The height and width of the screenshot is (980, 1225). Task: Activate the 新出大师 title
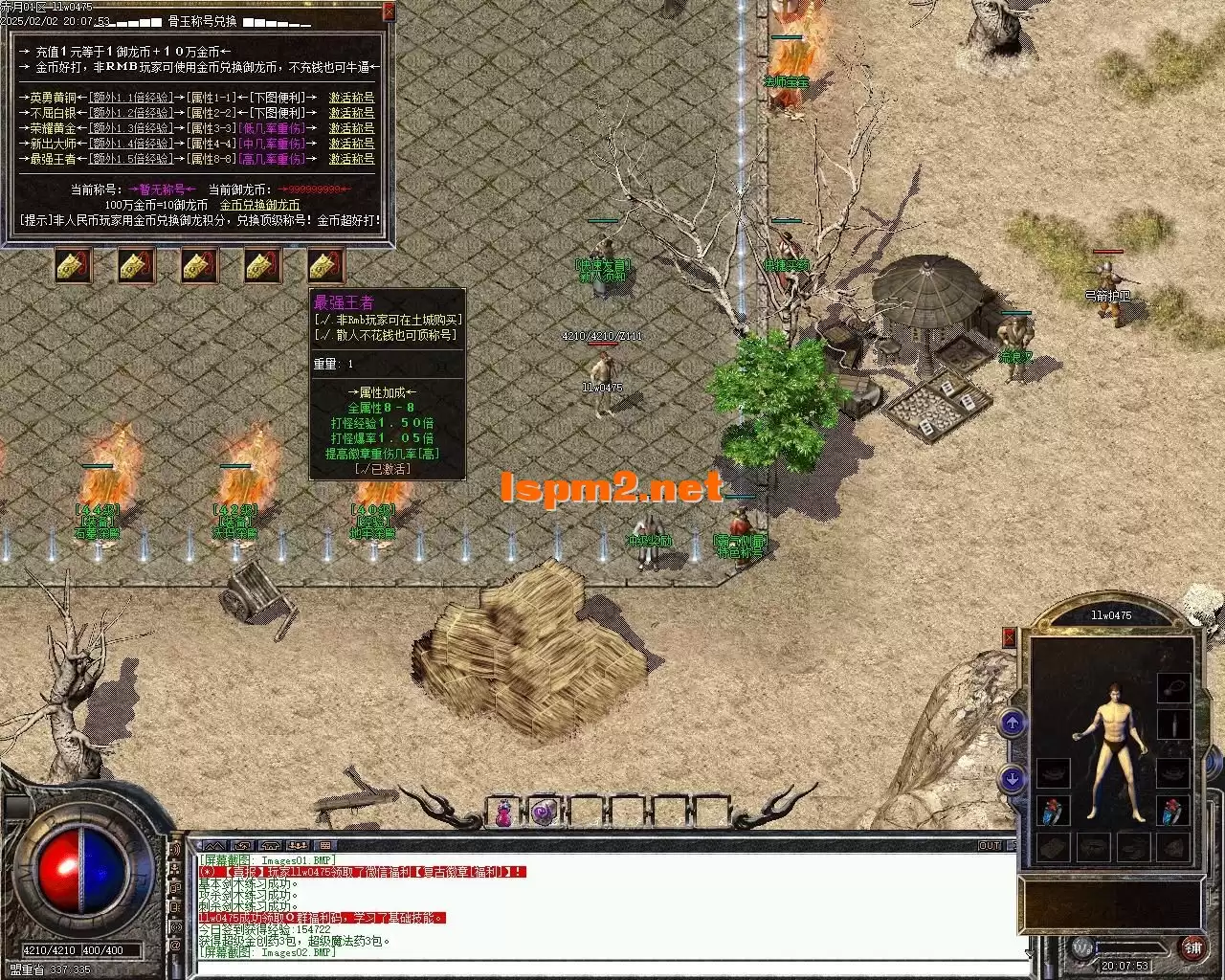351,144
